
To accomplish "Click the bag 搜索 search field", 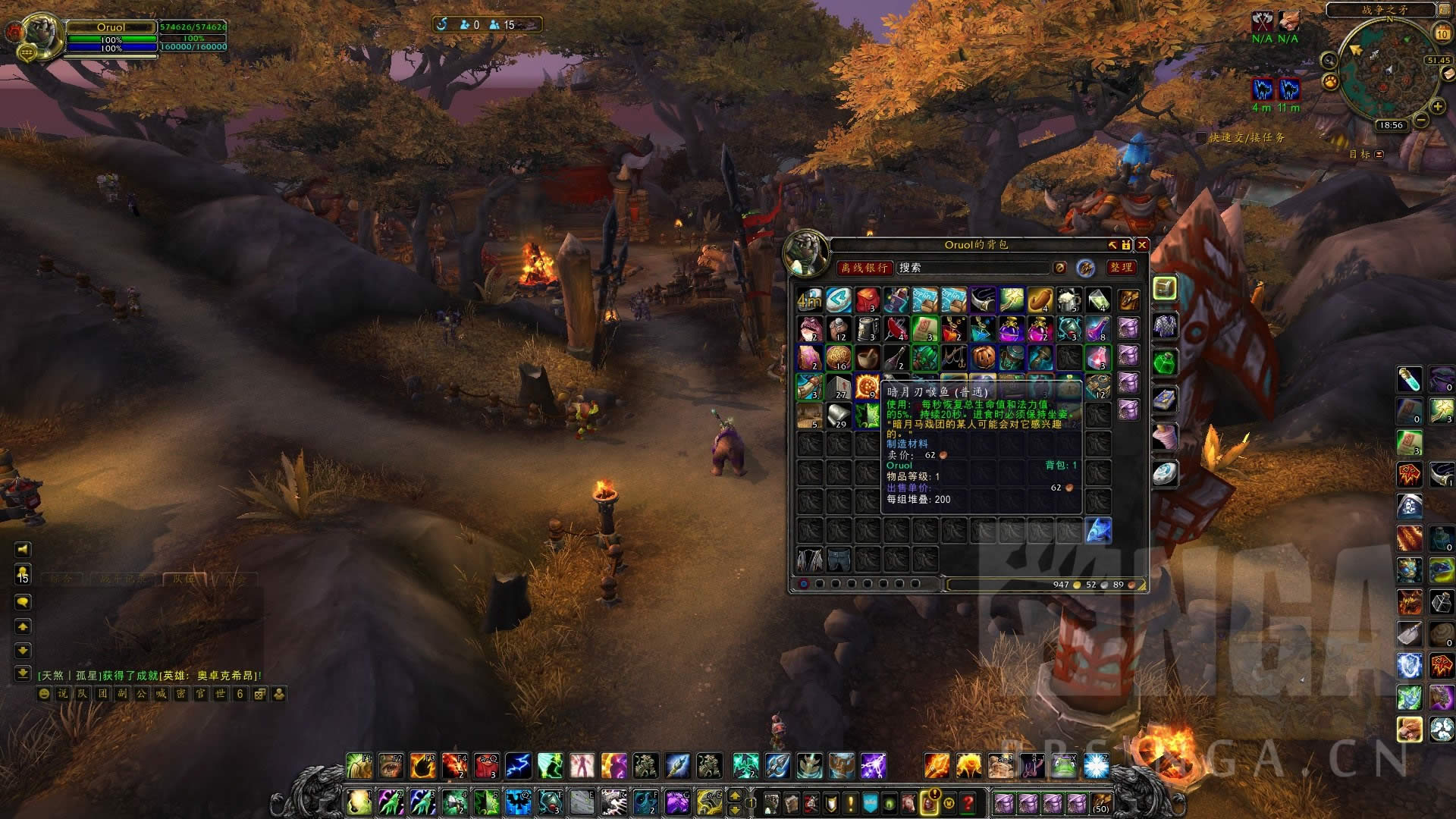I will [x=973, y=268].
